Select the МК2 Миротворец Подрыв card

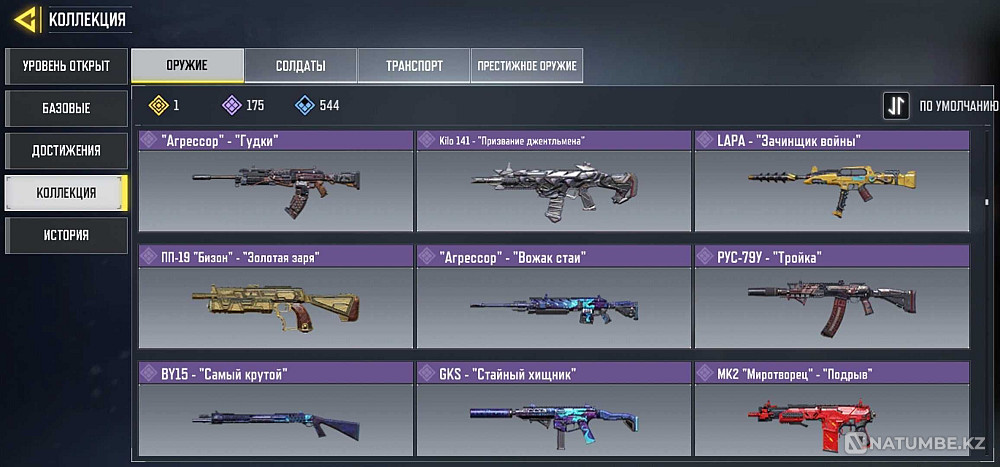[x=830, y=412]
